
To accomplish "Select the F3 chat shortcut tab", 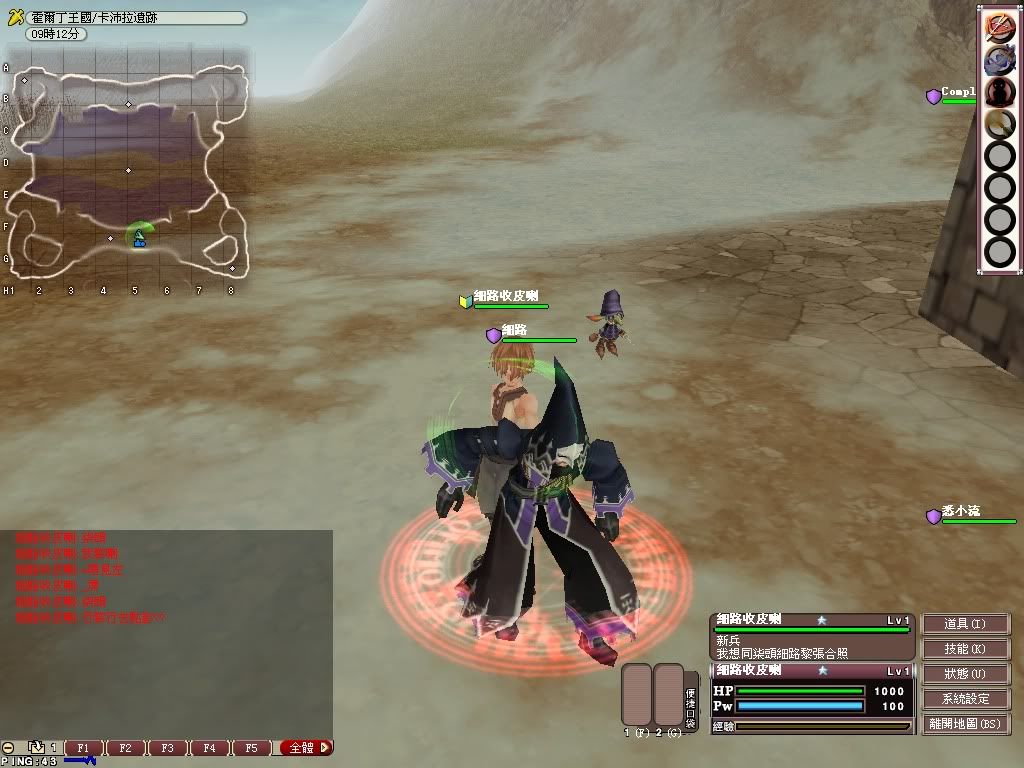I will pos(167,748).
